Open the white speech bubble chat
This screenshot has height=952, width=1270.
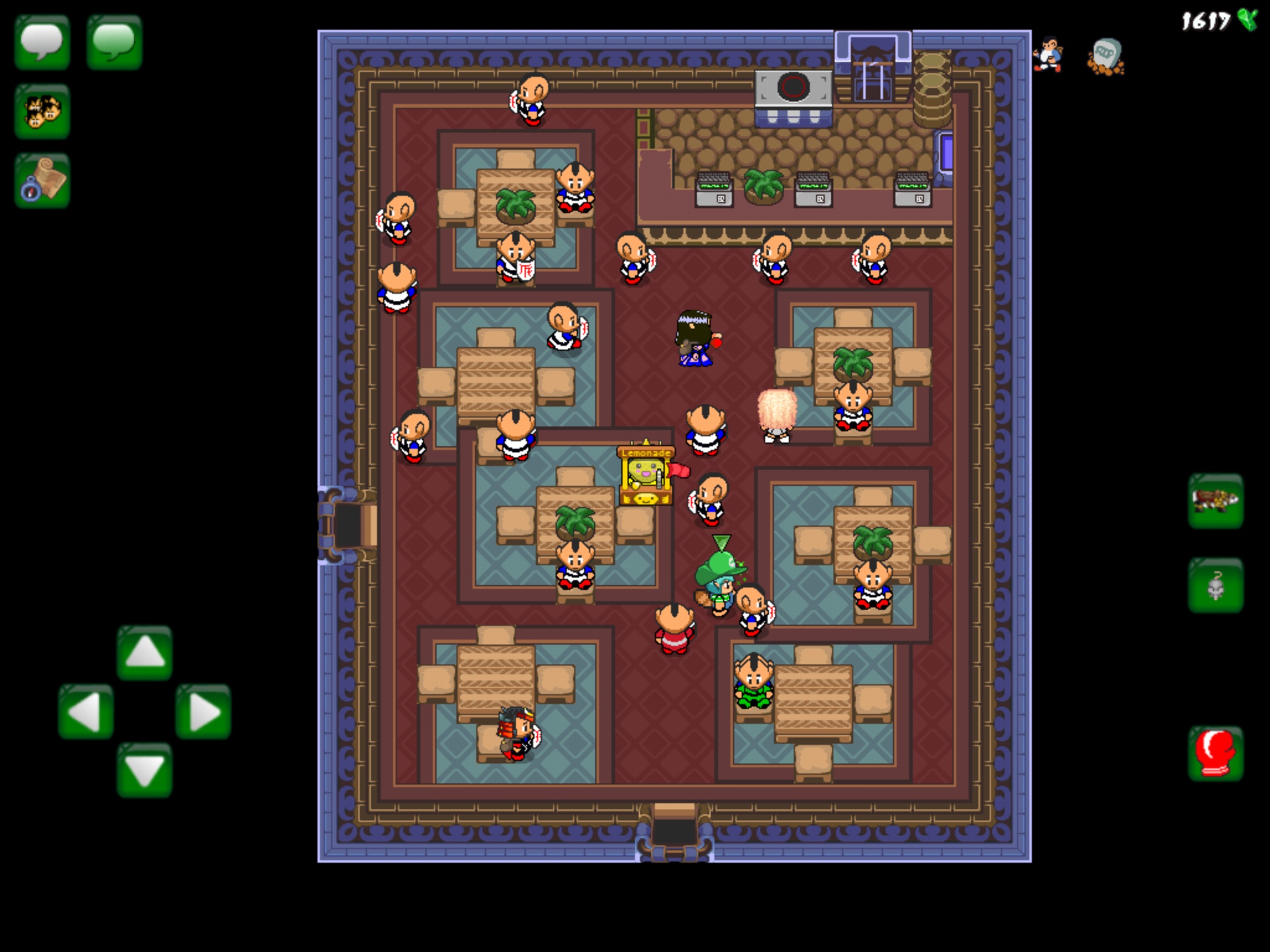42,42
